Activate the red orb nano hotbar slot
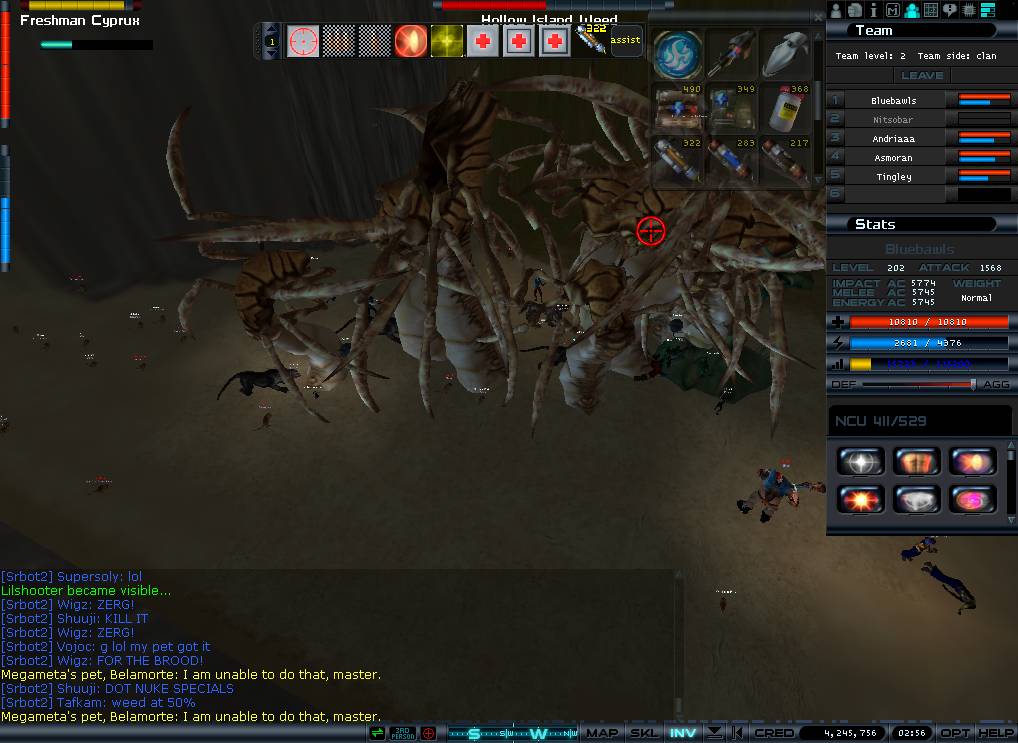Viewport: 1018px width, 743px height. click(x=410, y=41)
